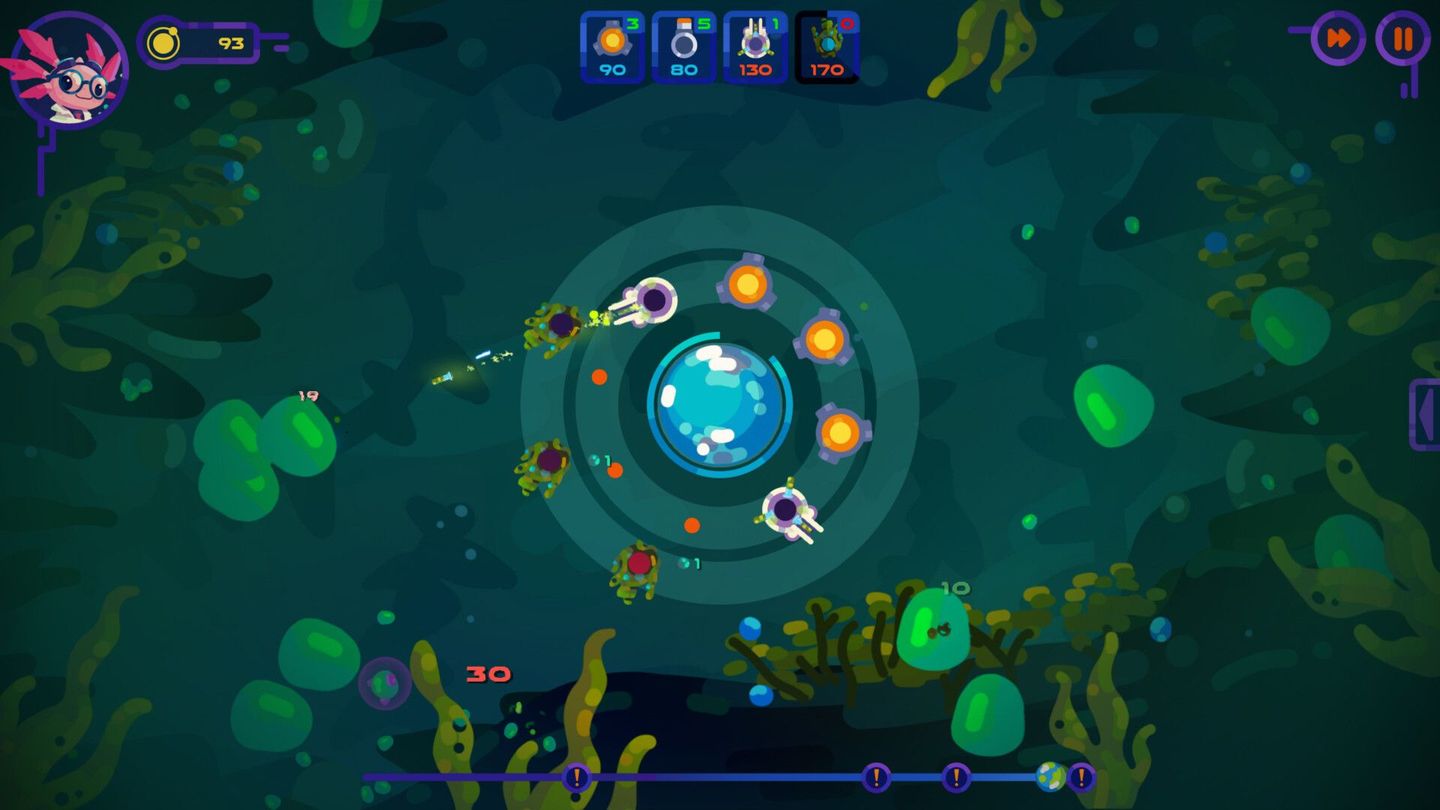The image size is (1440, 810).
Task: Click the wave progress bar at the bottom
Action: 750,775
